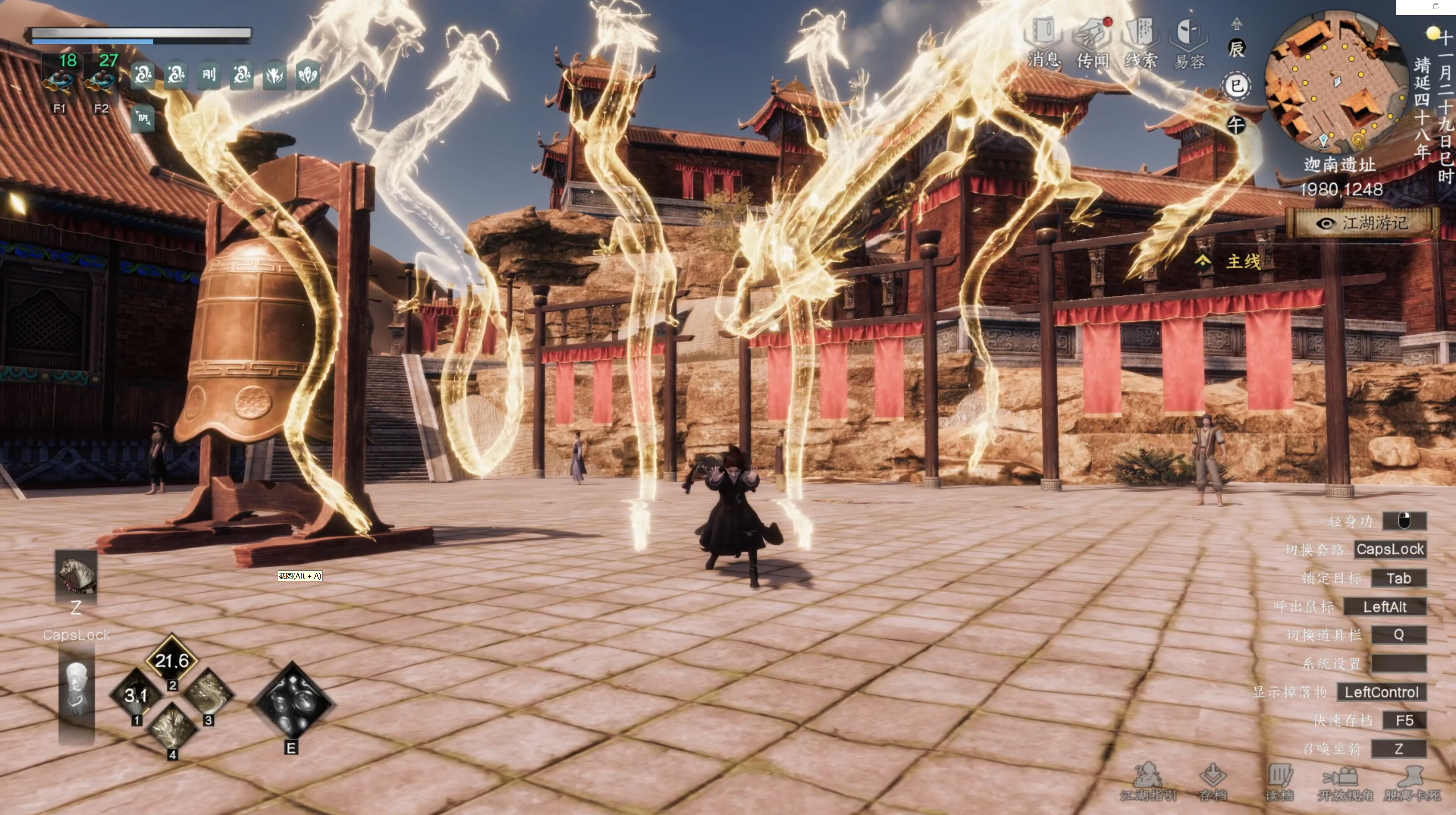Toggle 显示掉落物 loot display option
The image size is (1456, 815).
(1383, 692)
